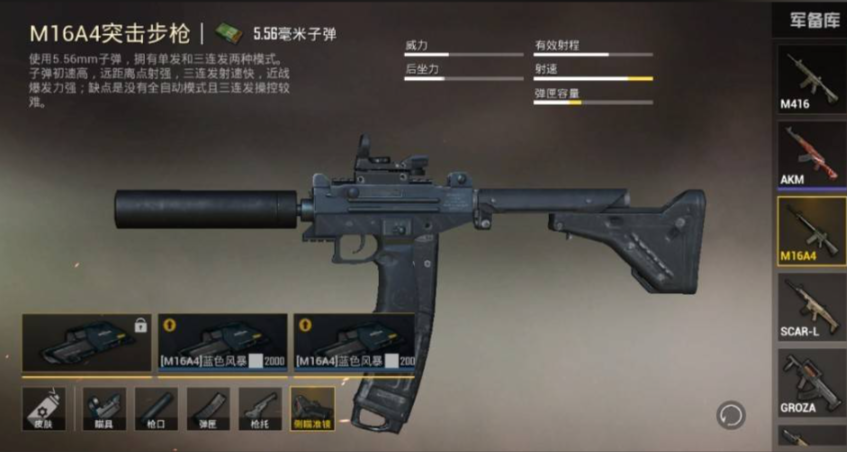Choose the 弹匣 magazine attachment category

[x=208, y=409]
